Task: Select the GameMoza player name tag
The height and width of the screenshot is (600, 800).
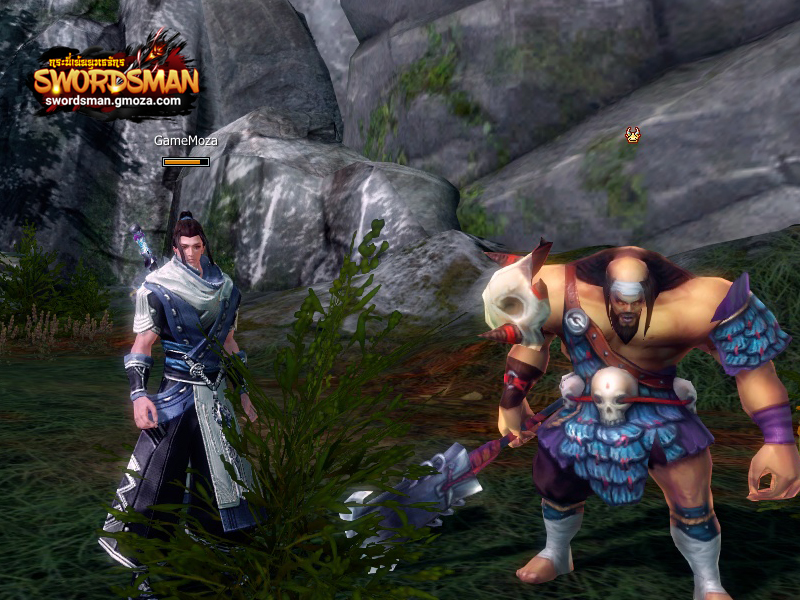Action: [186, 141]
